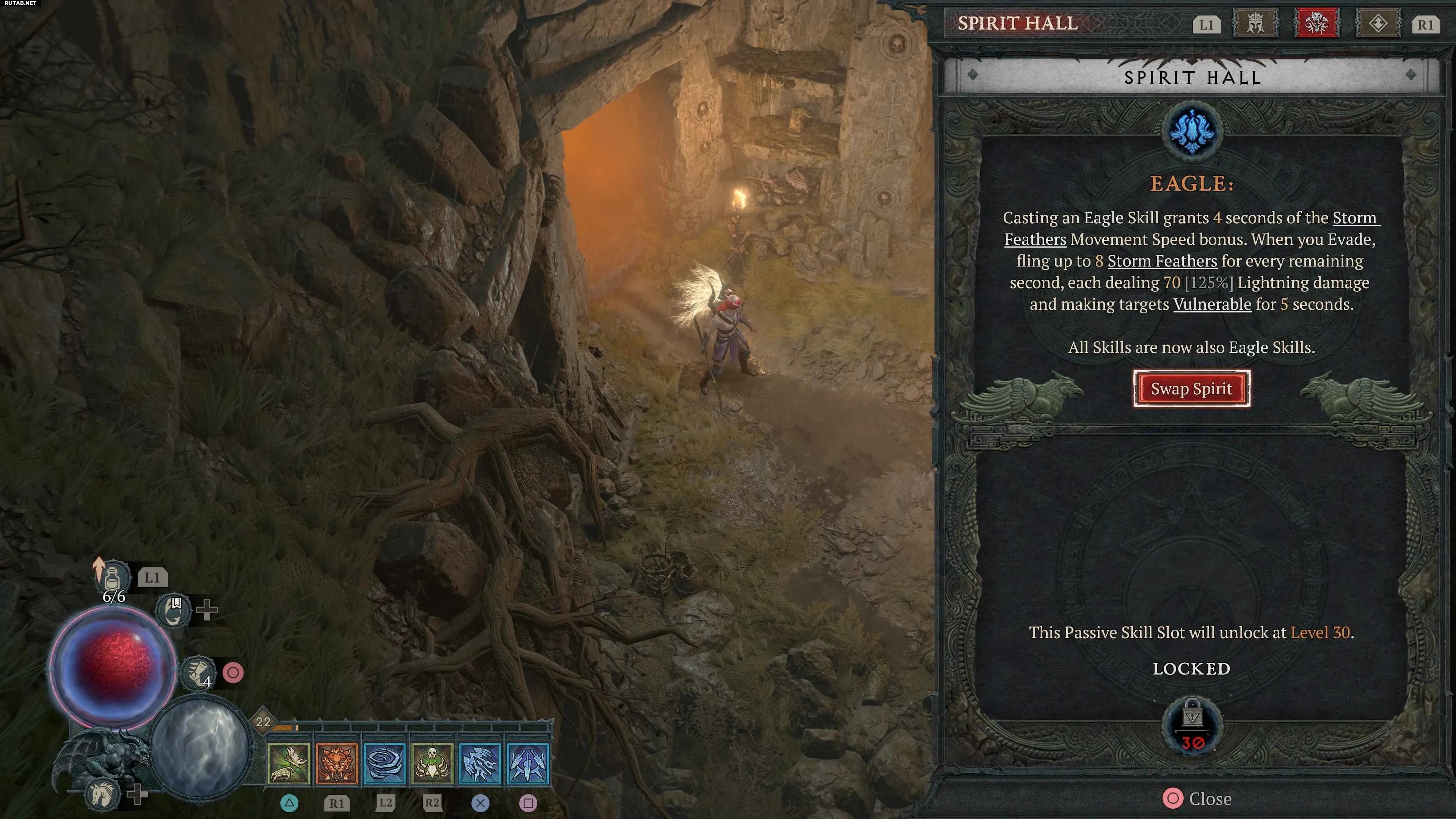Swap the Eagle spirit
Viewport: 1456px width, 819px height.
tap(1191, 389)
